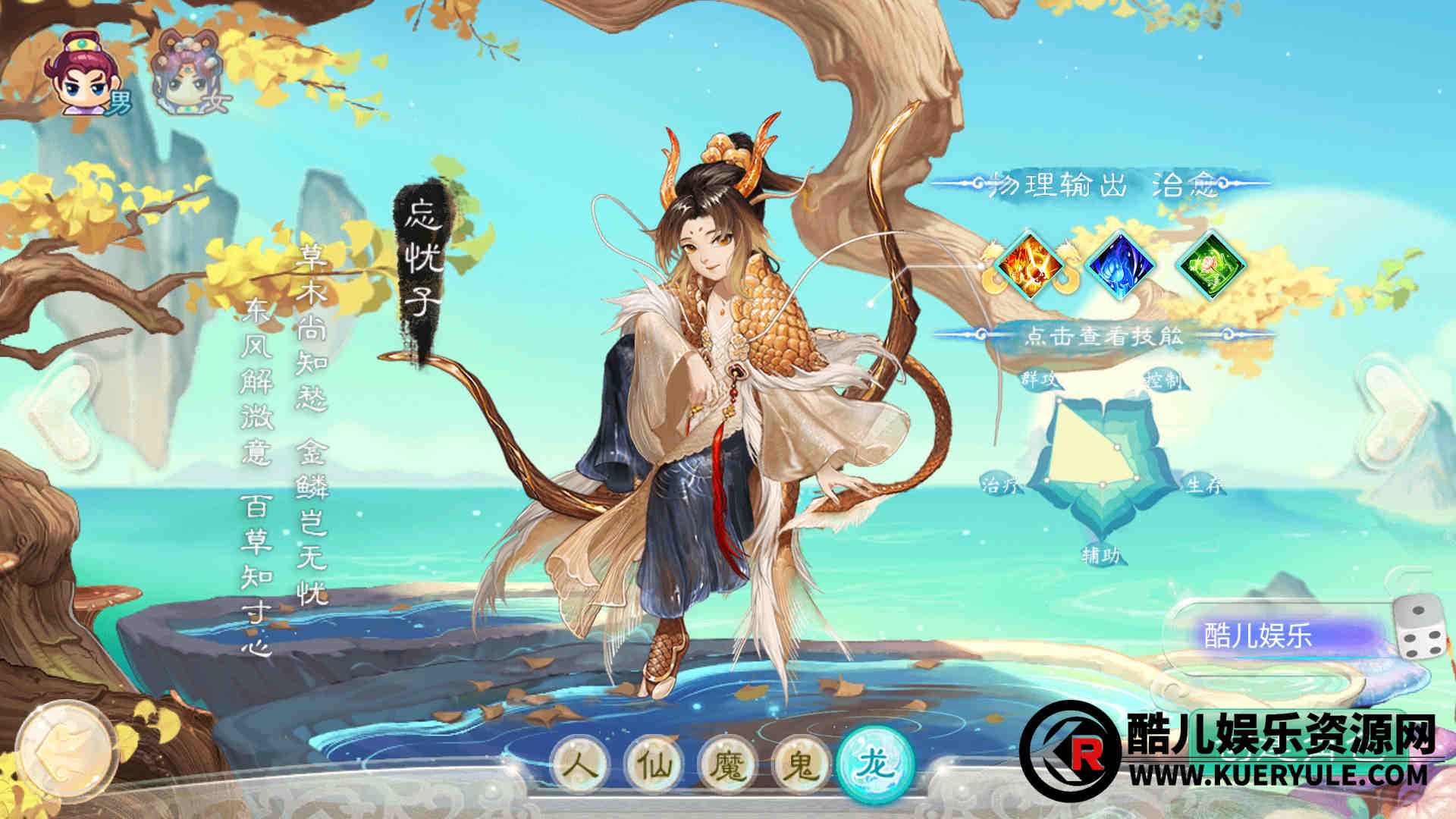Inspect the blue lotus skill icon
1456x819 pixels.
(1120, 265)
